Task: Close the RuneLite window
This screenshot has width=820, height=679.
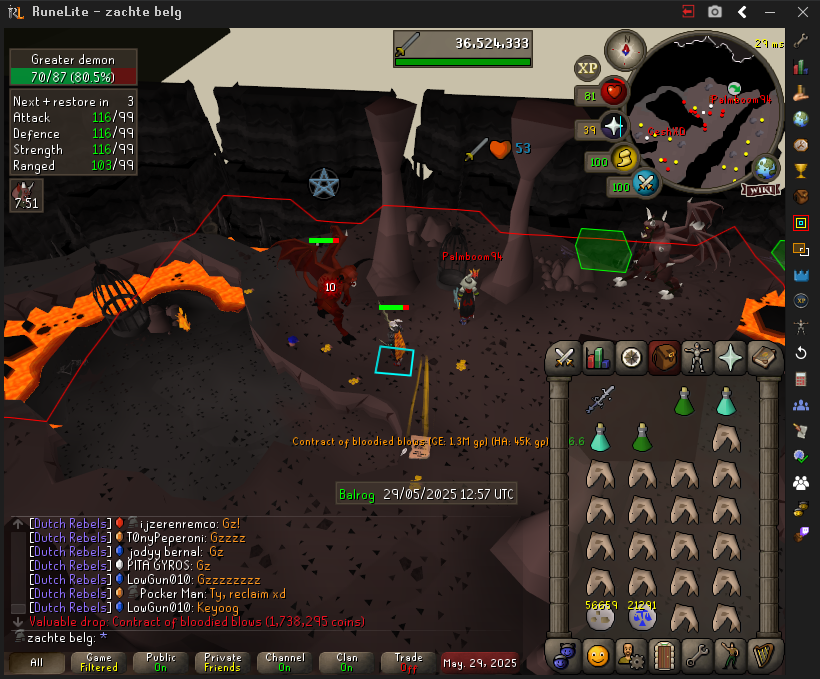Action: pyautogui.click(x=798, y=11)
